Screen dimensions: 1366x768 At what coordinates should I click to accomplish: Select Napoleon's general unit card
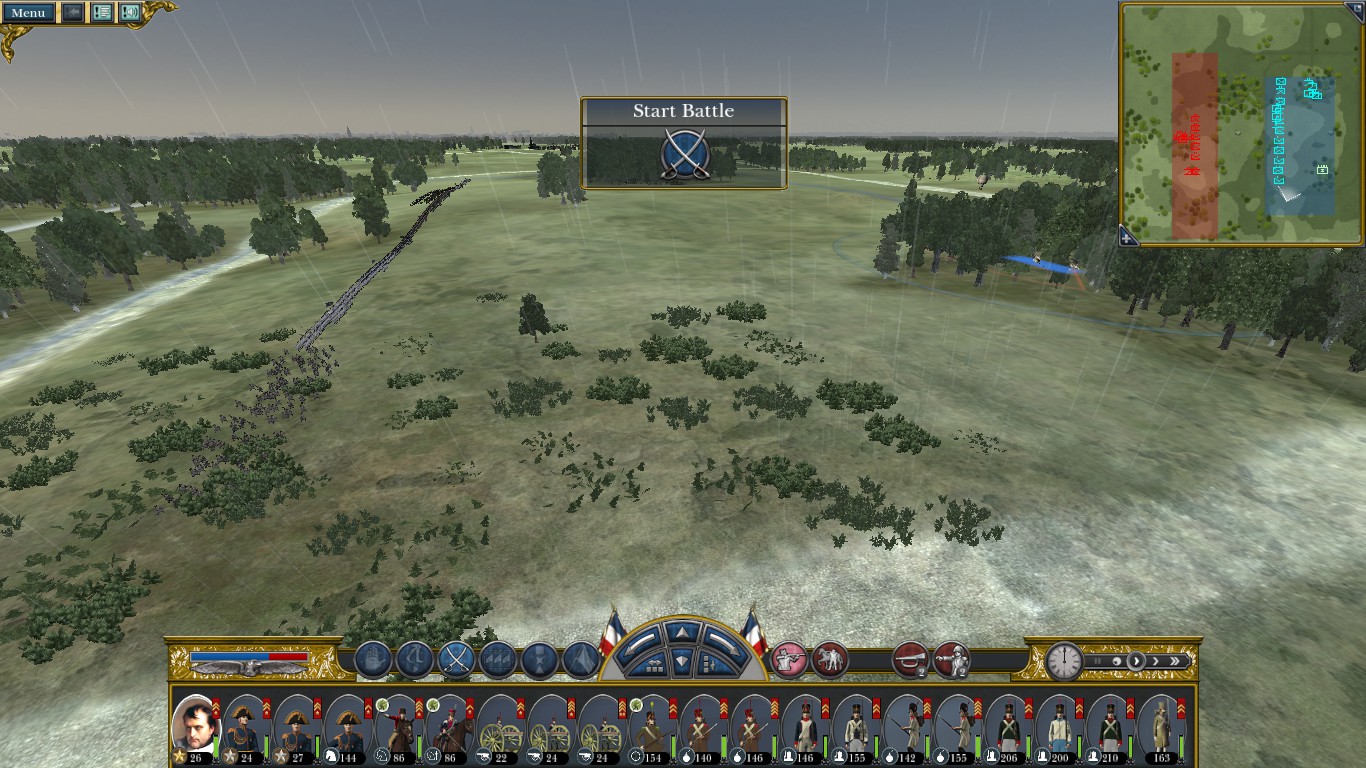coord(195,724)
